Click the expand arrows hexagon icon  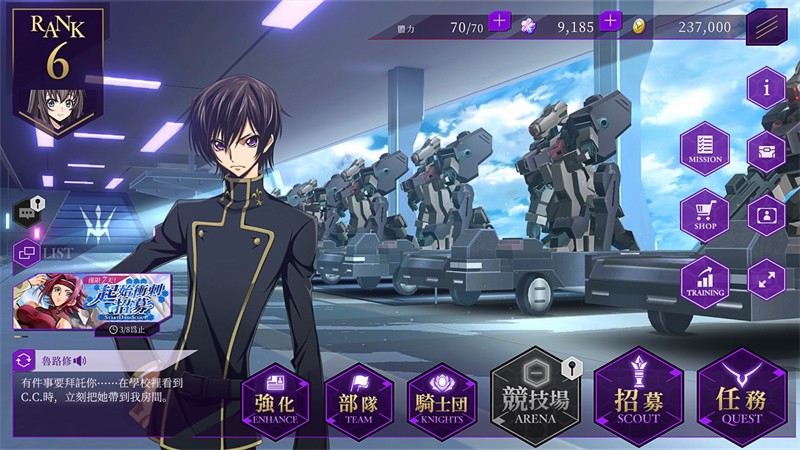766,280
